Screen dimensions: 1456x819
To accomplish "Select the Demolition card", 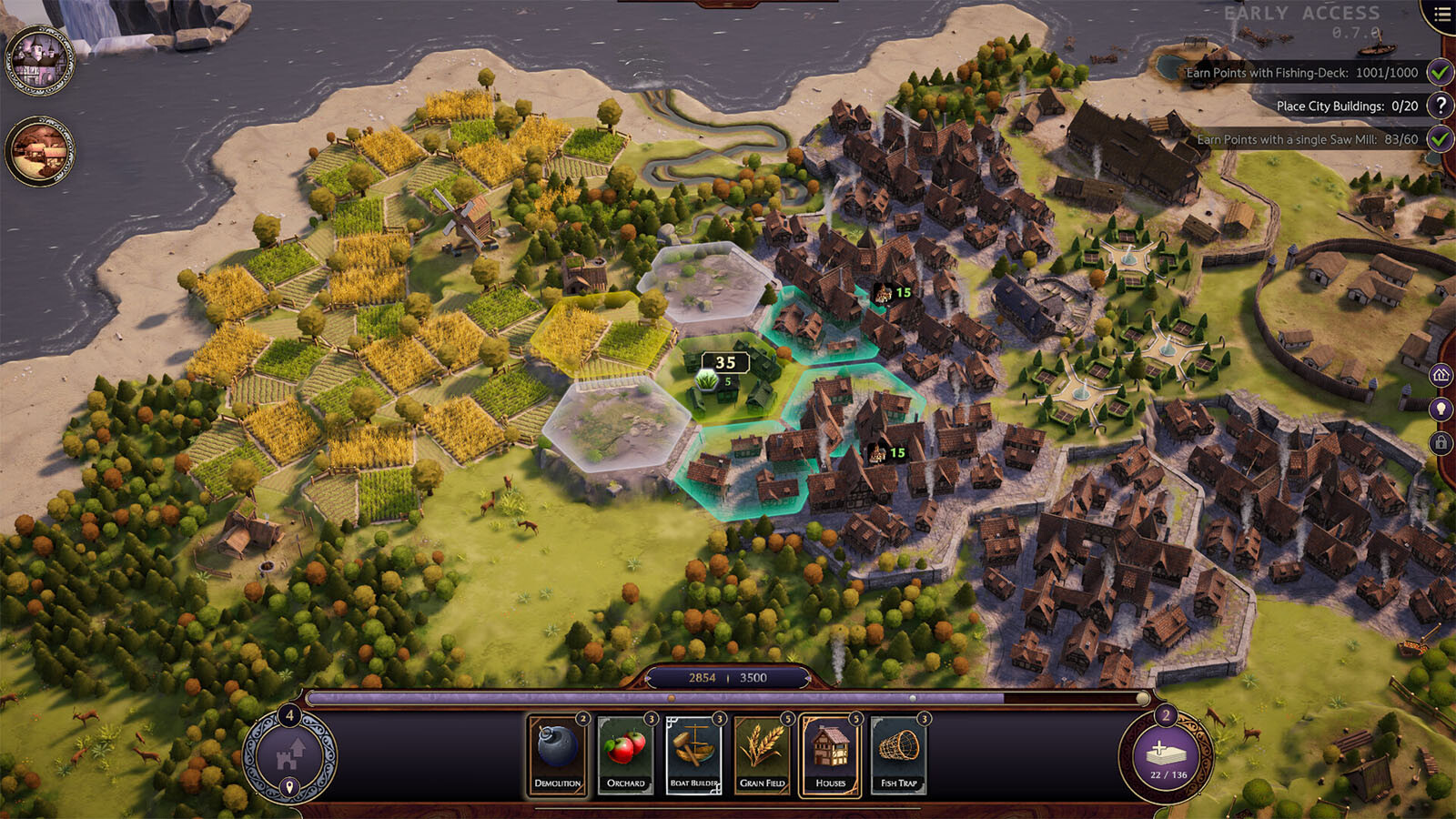I will 557,754.
